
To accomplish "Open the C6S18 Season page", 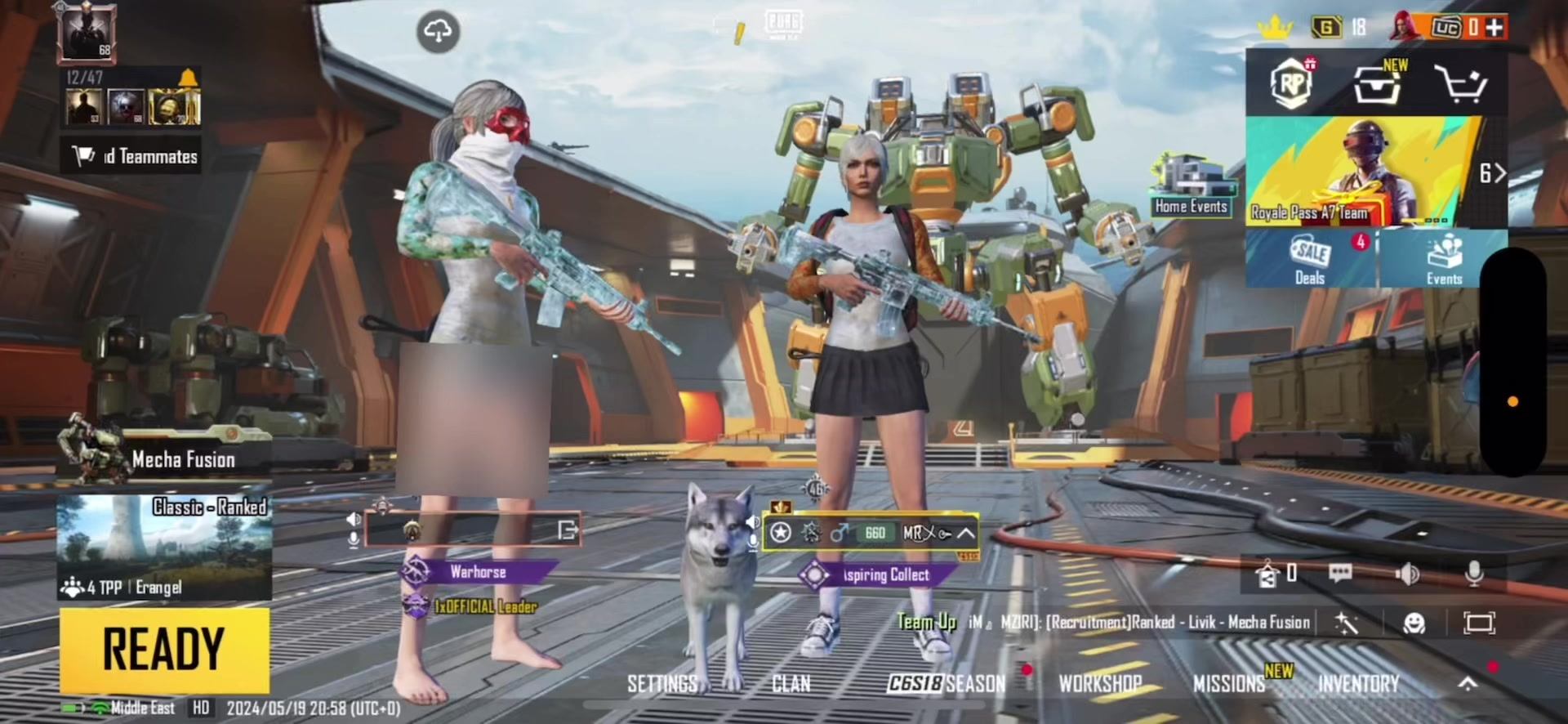I will [947, 684].
